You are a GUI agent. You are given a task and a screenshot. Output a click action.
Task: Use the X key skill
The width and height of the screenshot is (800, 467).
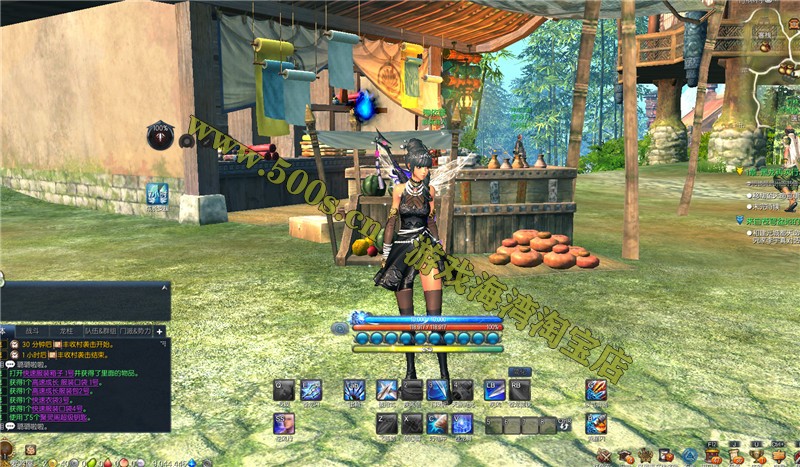[x=412, y=424]
